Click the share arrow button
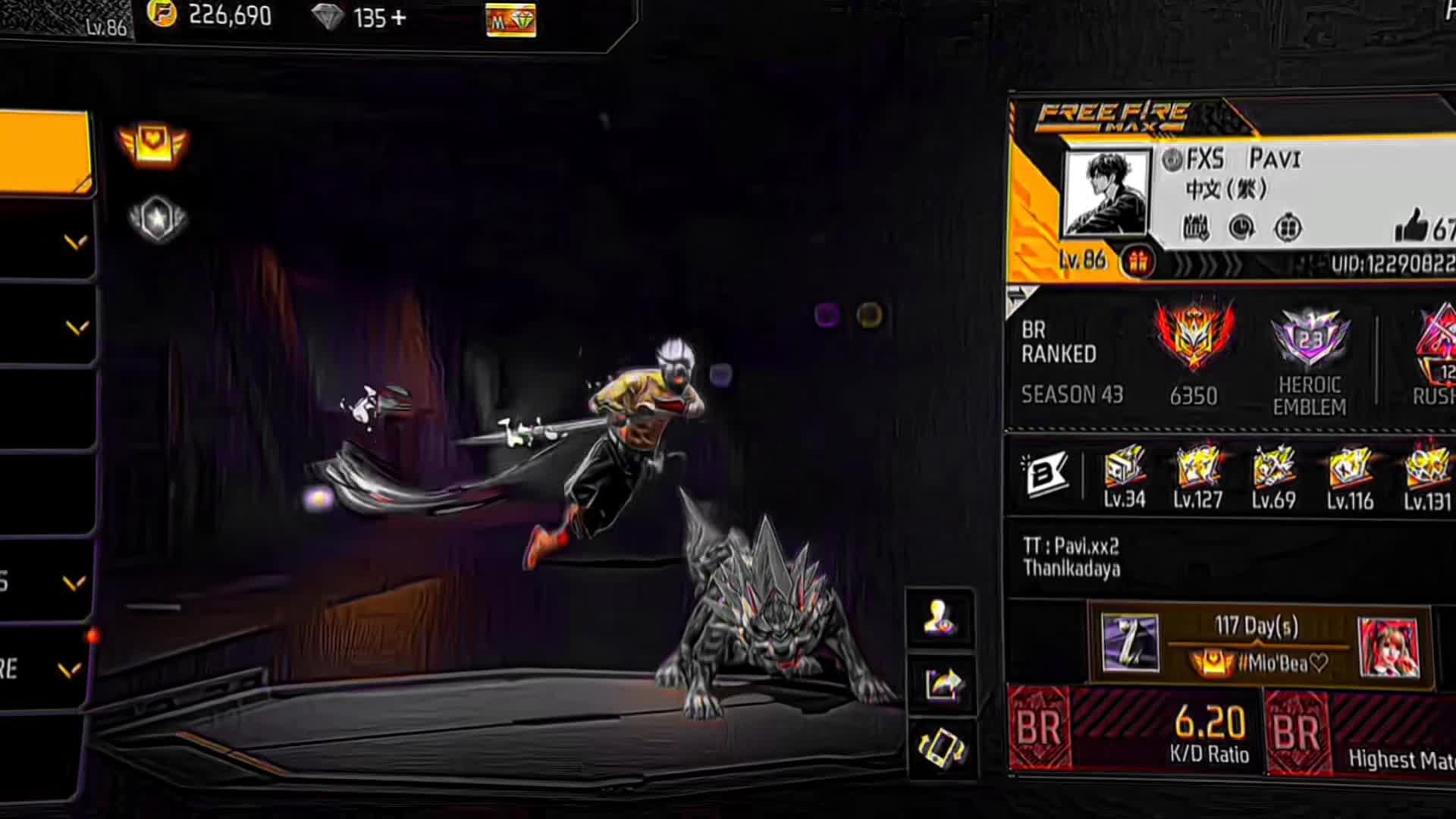Screen dimensions: 1456x819 (942, 684)
